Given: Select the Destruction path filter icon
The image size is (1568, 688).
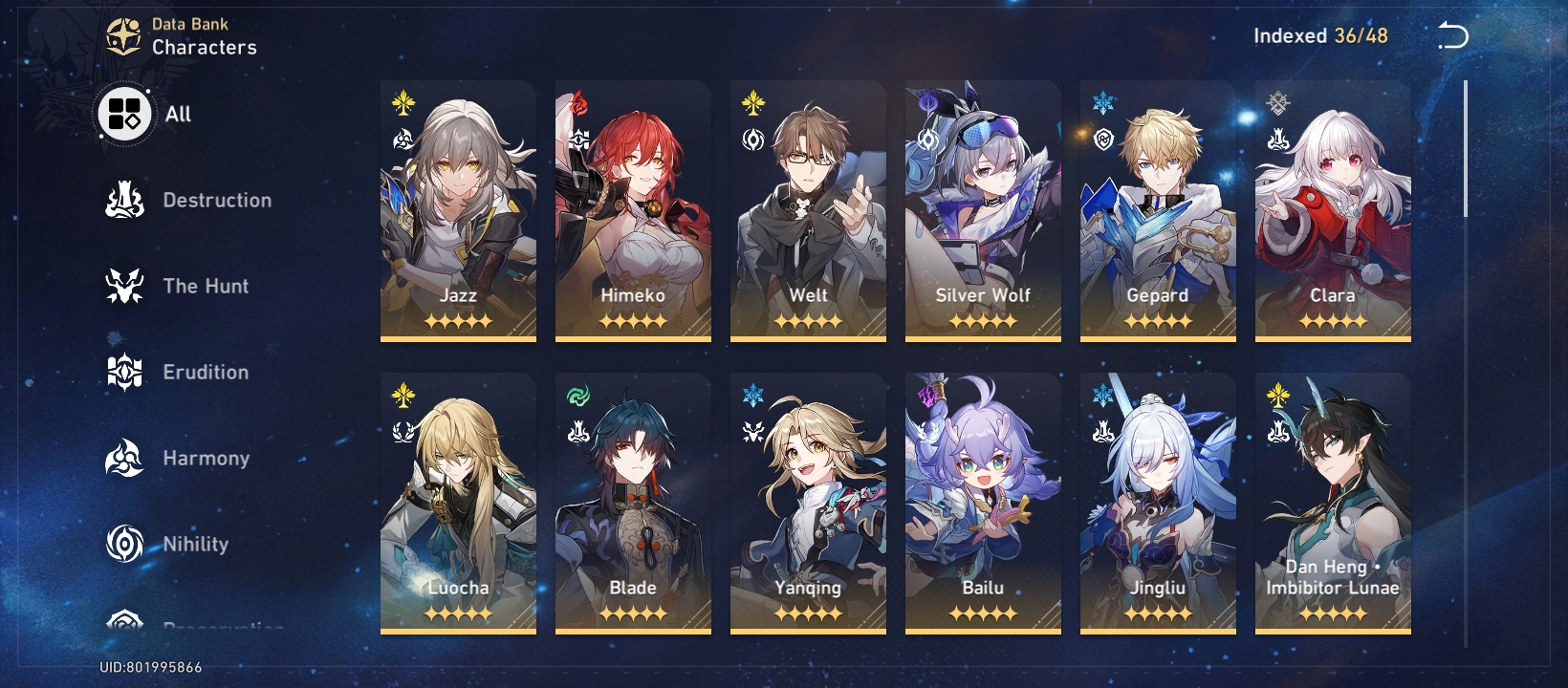Looking at the screenshot, I should 122,200.
